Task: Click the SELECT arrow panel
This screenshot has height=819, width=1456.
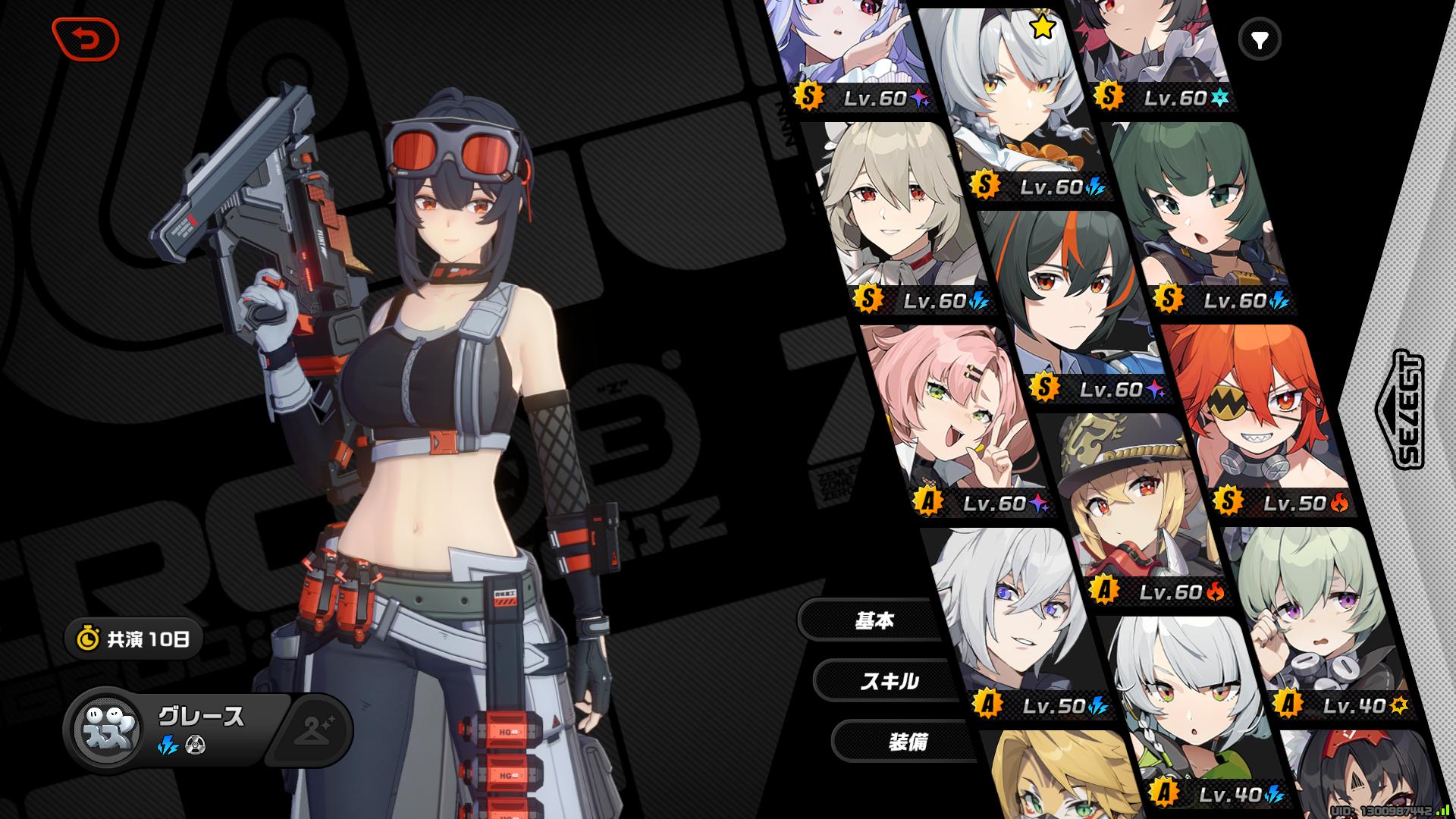Action: point(1399,409)
